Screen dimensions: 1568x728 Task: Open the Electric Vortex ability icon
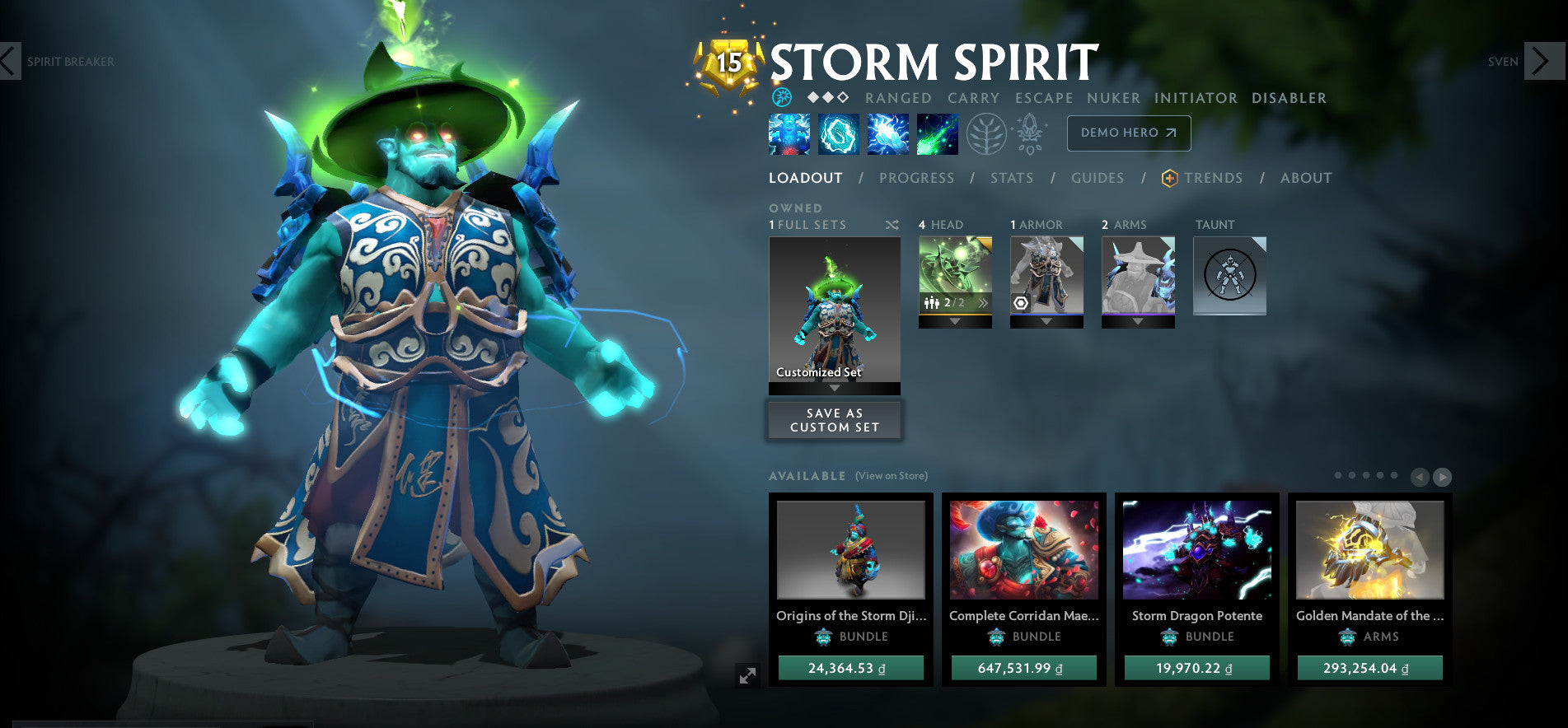(838, 134)
